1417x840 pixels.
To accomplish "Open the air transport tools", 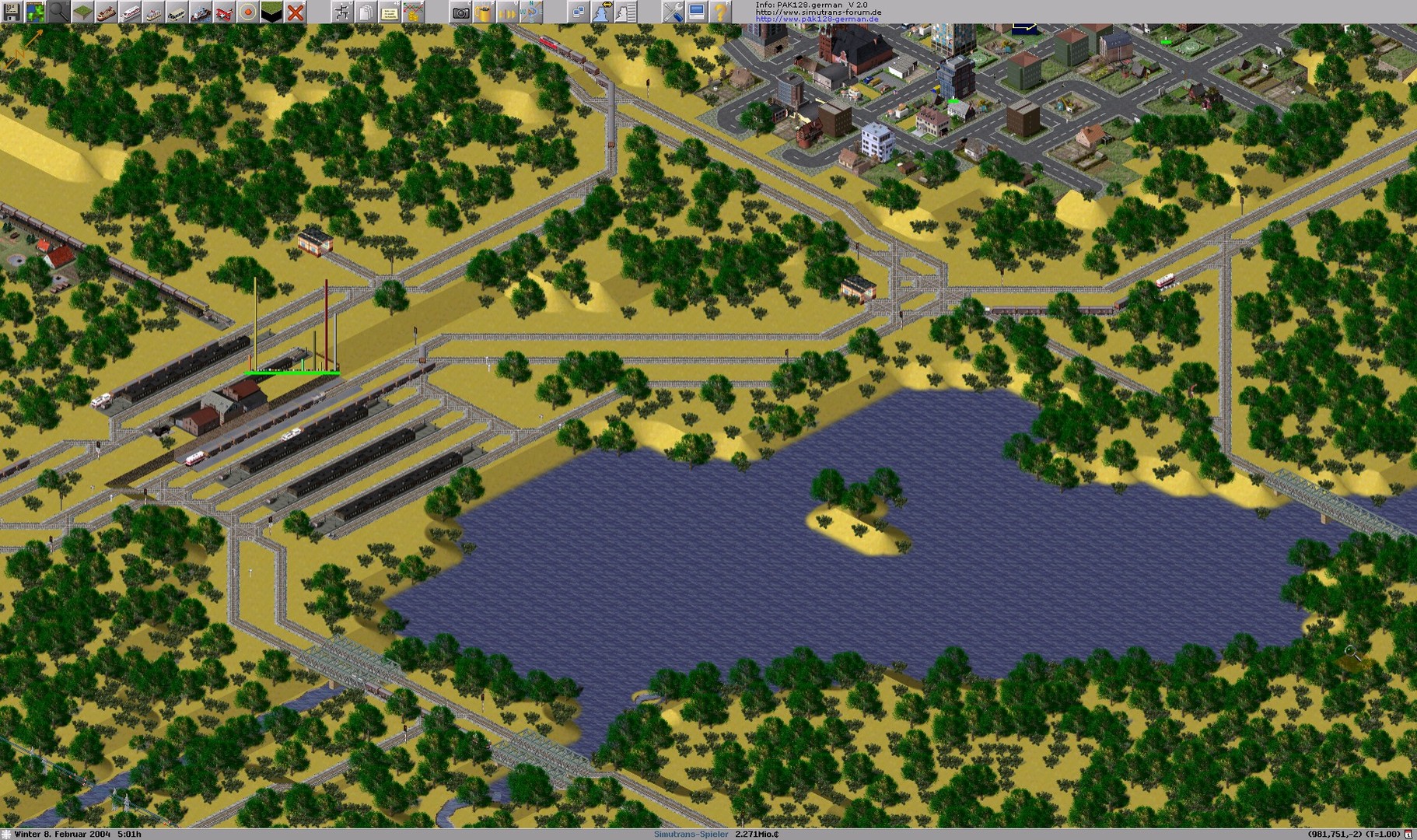I will click(x=223, y=12).
